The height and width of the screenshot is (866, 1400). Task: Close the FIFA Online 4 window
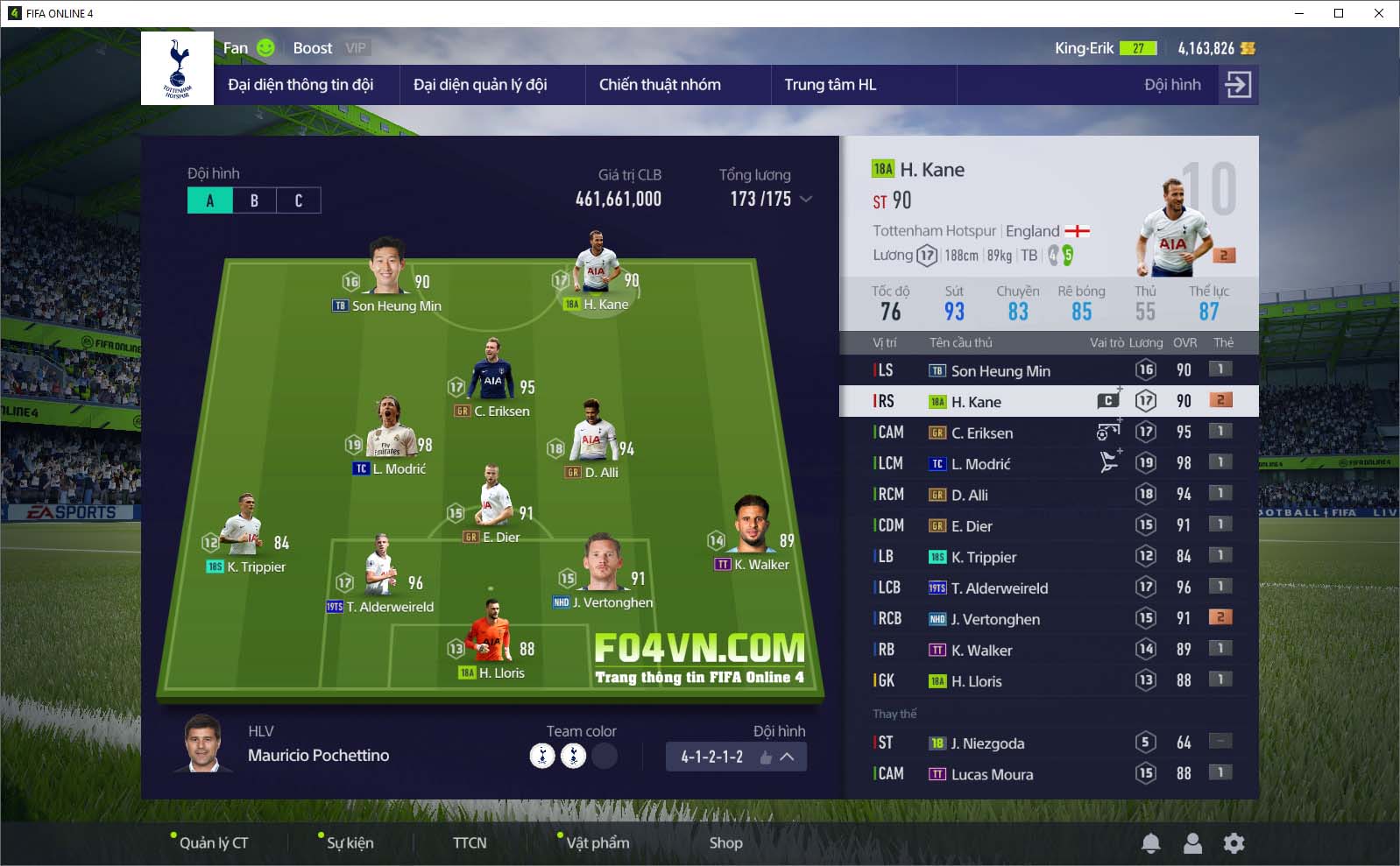[1379, 13]
